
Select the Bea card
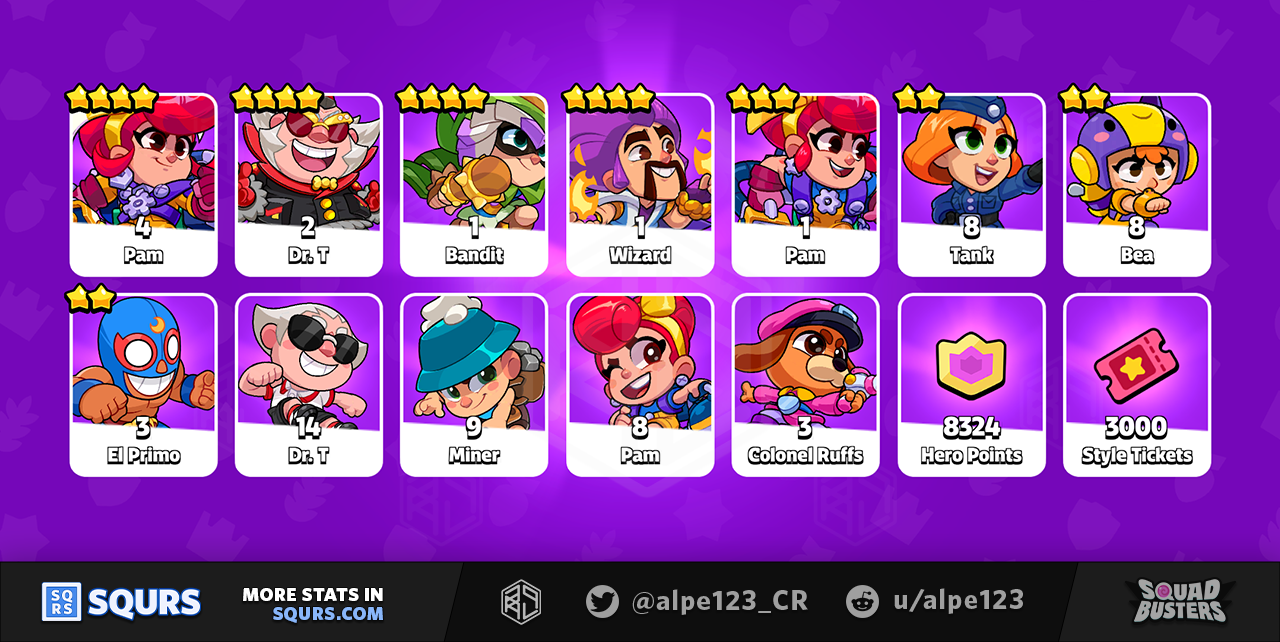[x=1137, y=185]
